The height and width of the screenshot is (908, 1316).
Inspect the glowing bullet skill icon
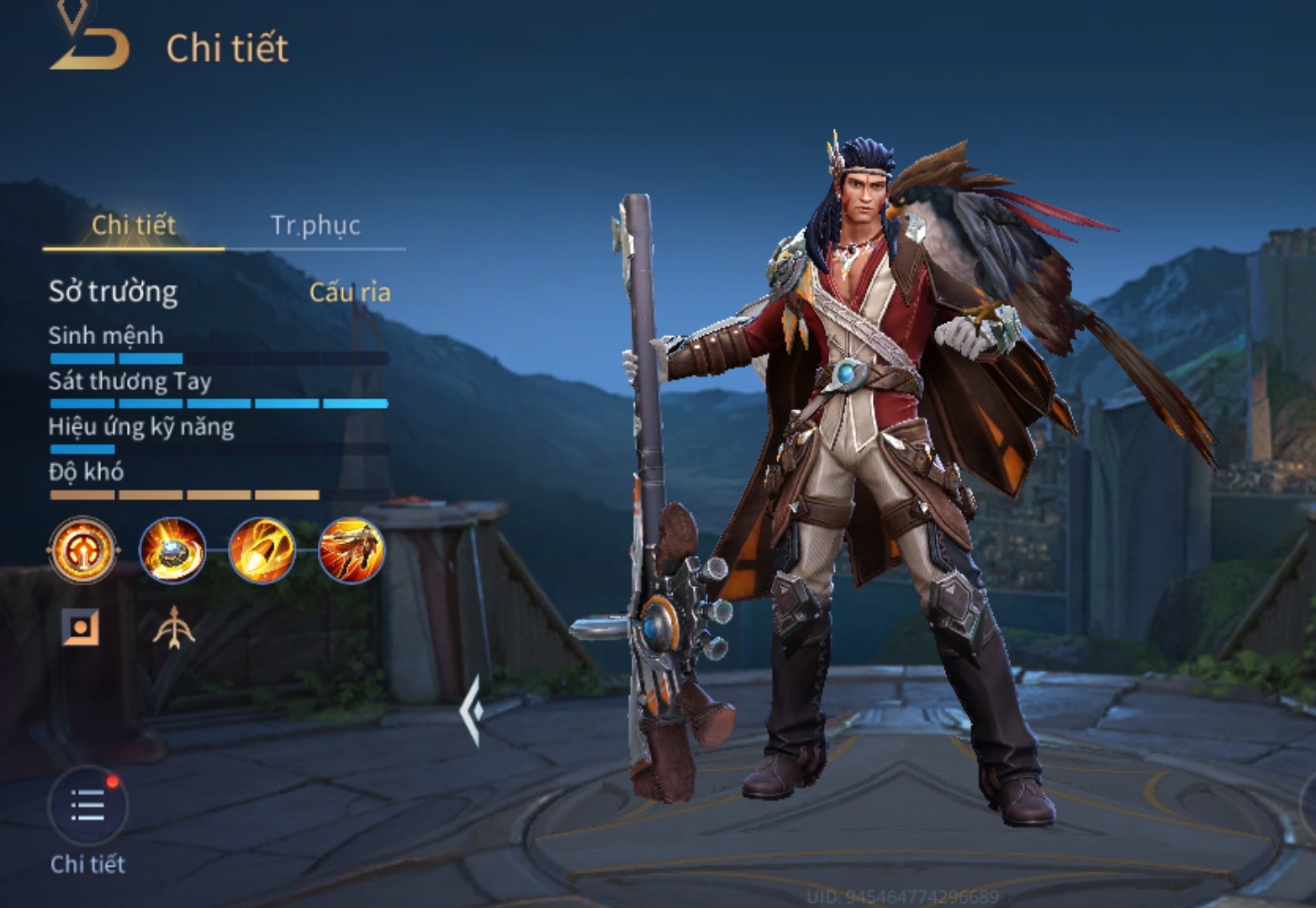[x=262, y=551]
